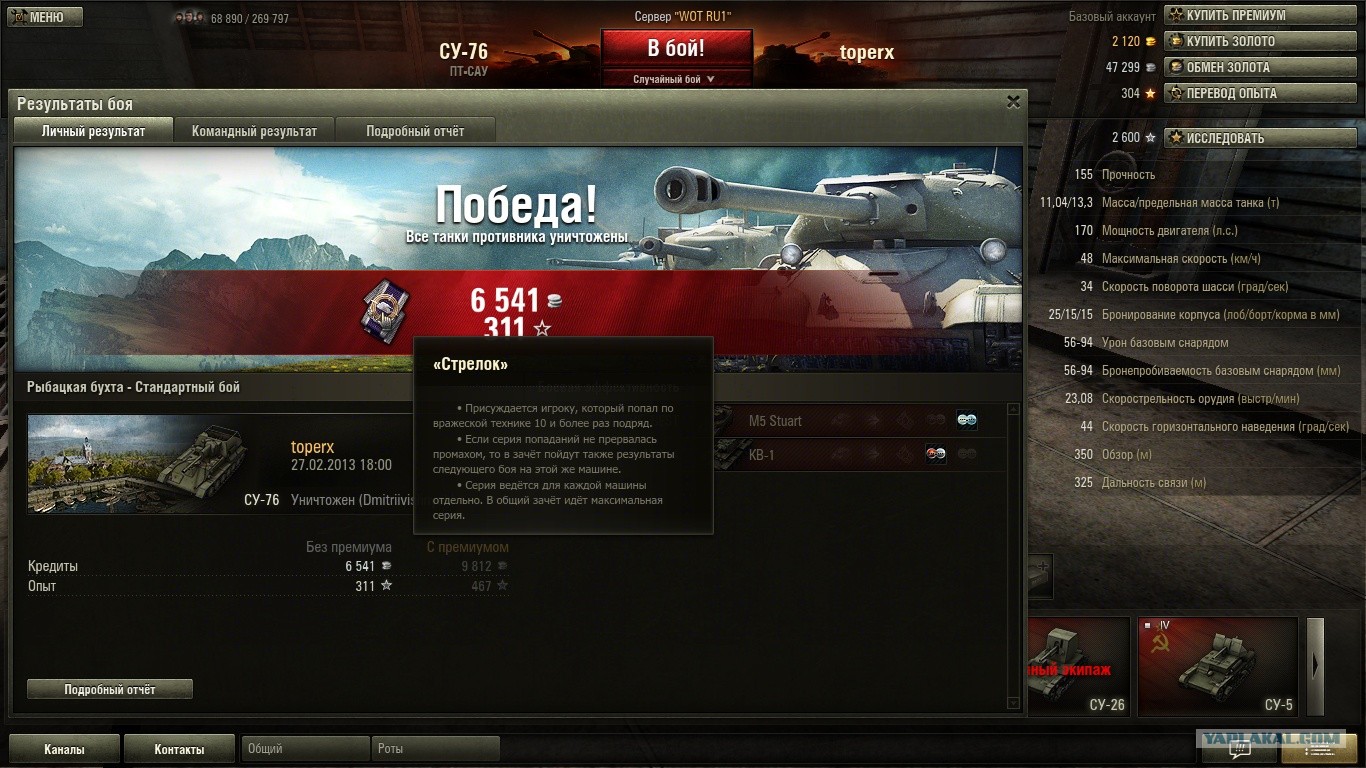1366x768 pixels.
Task: Click Купить премиум button
Action: click(1235, 15)
